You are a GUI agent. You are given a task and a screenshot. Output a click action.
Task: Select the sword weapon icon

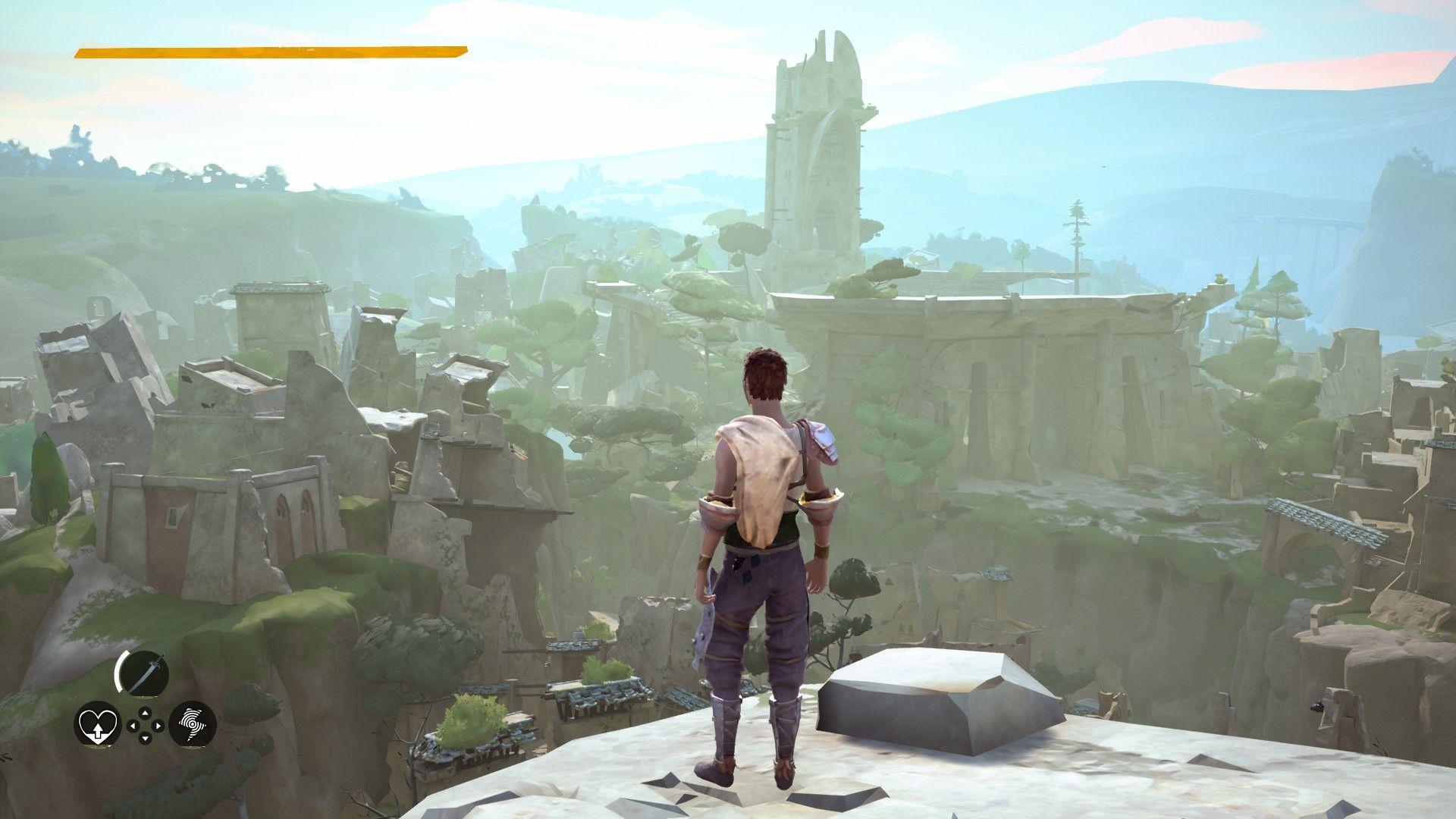pyautogui.click(x=144, y=672)
